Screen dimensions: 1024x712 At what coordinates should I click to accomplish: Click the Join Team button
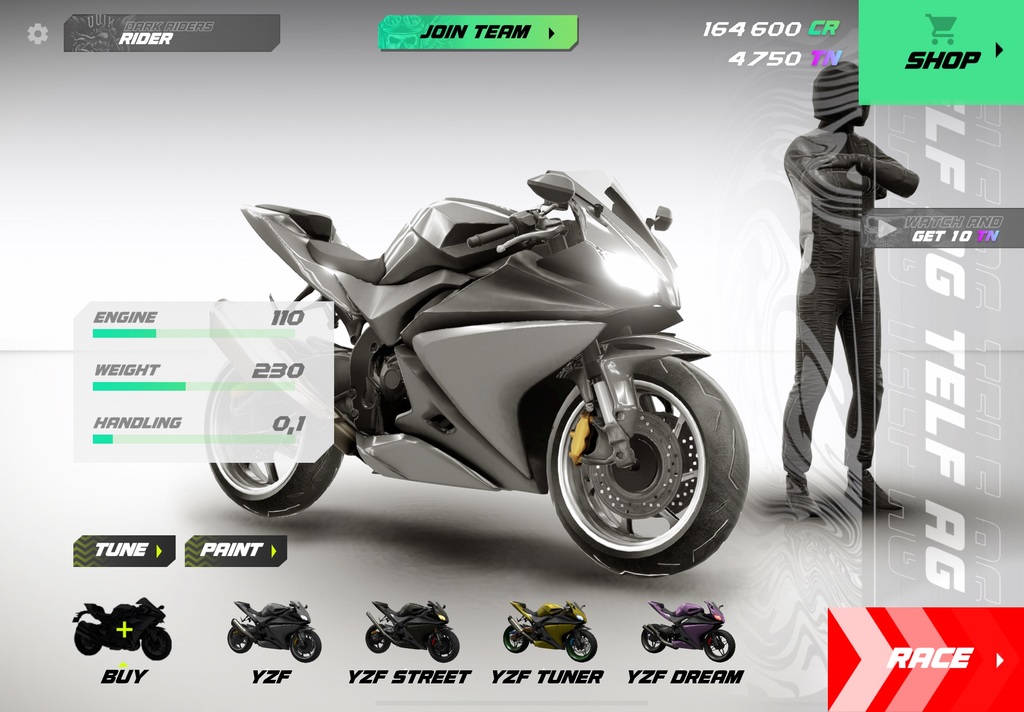[x=478, y=32]
